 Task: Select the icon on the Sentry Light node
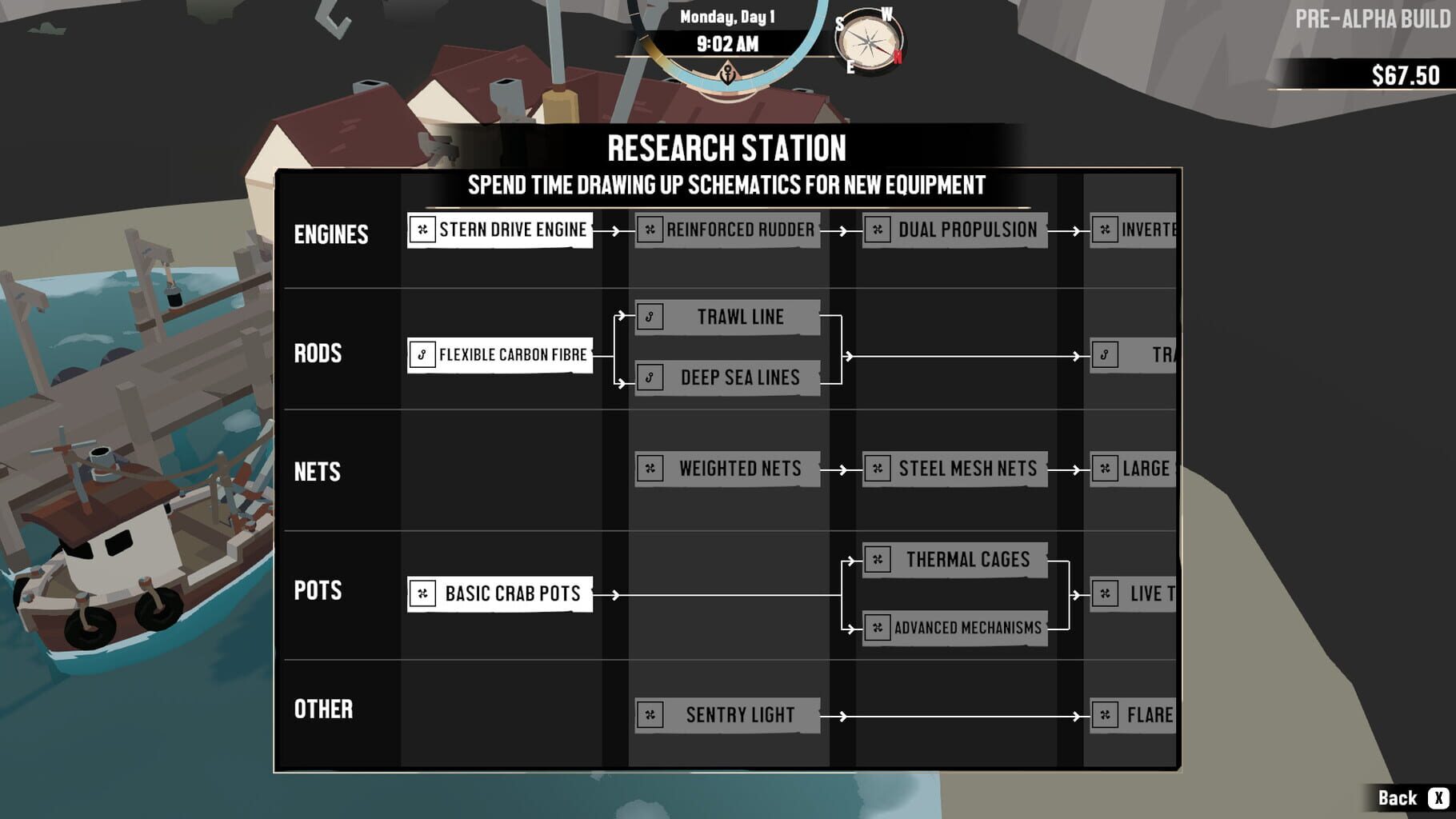pos(649,714)
